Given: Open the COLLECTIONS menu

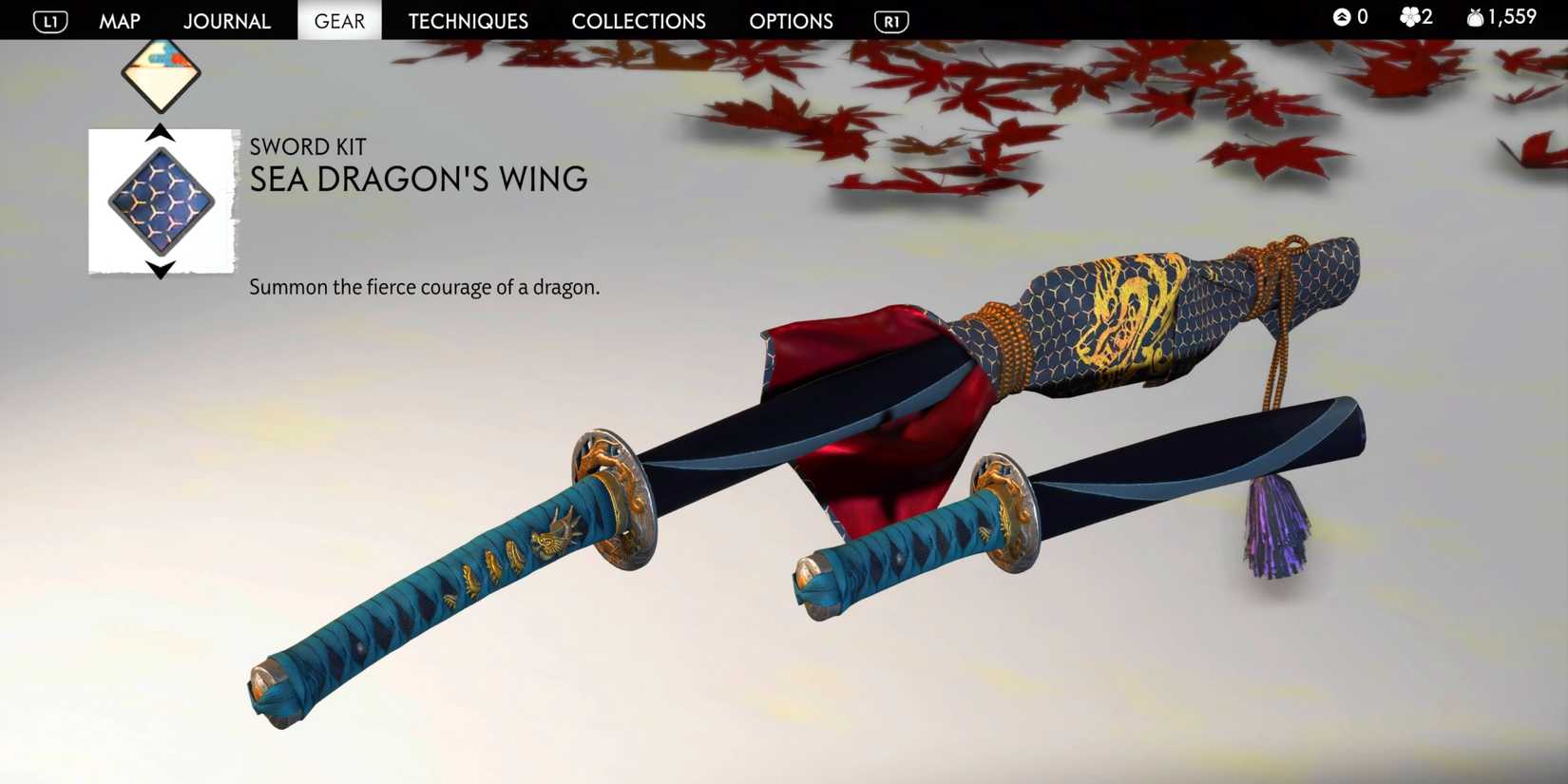Looking at the screenshot, I should pyautogui.click(x=638, y=20).
